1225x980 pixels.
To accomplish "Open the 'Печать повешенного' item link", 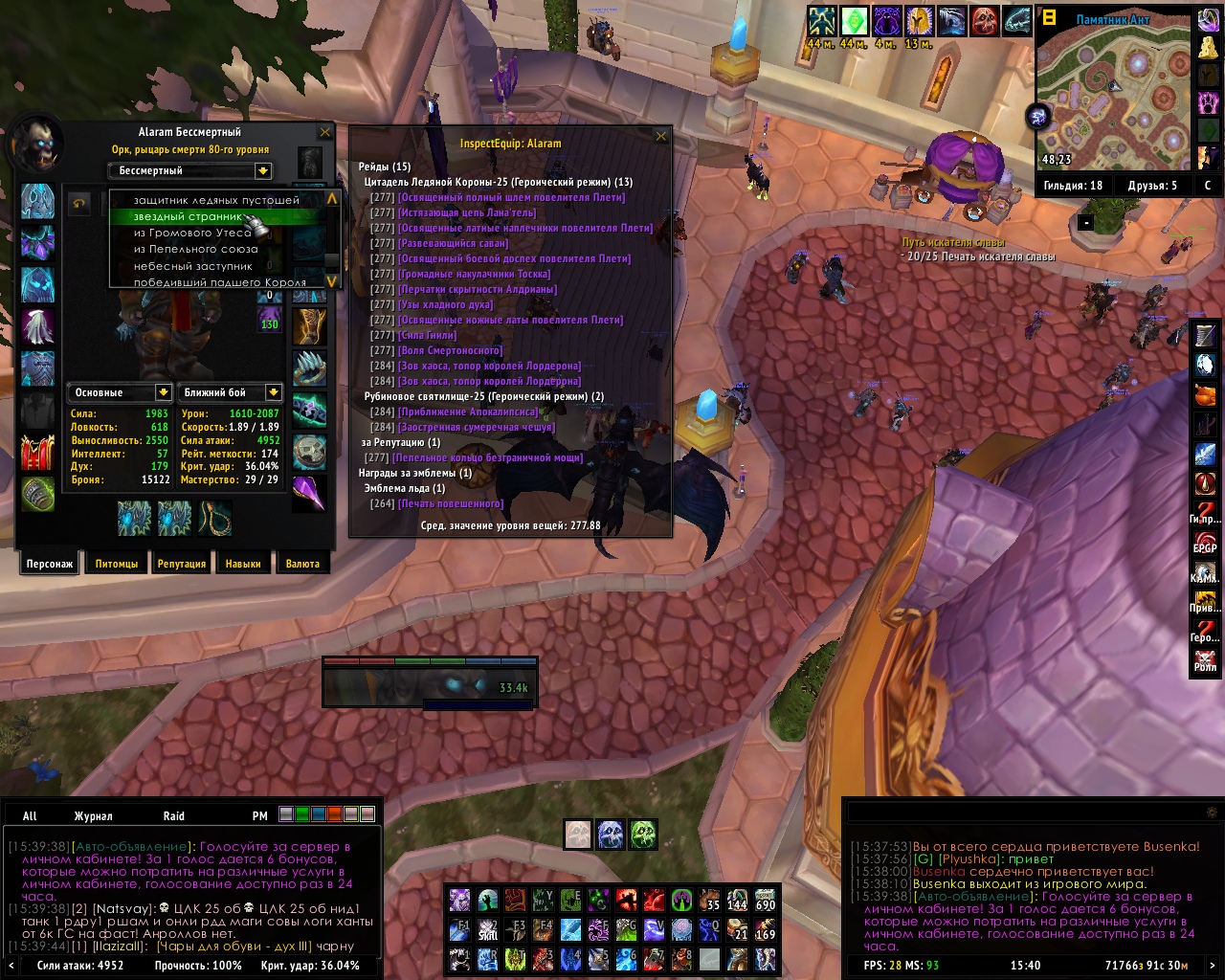I will tap(451, 503).
